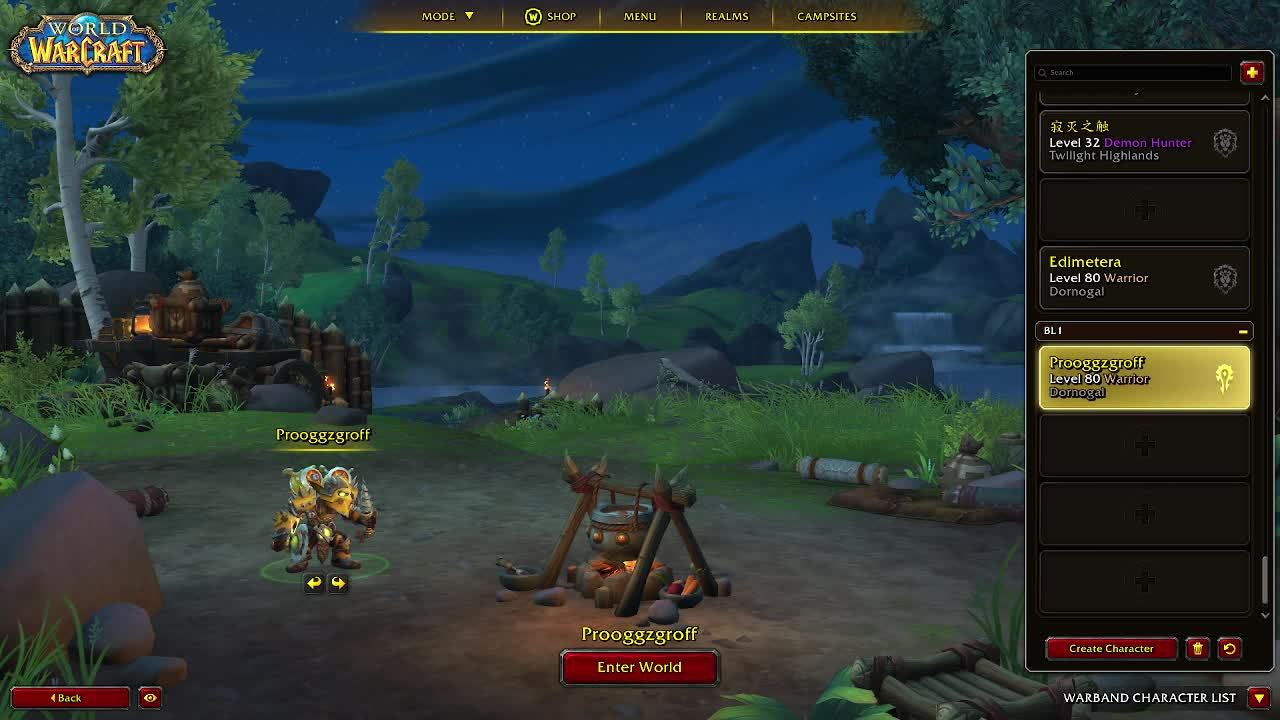
Task: Select Edimetera the Level 80 Warrior
Action: pyautogui.click(x=1144, y=277)
